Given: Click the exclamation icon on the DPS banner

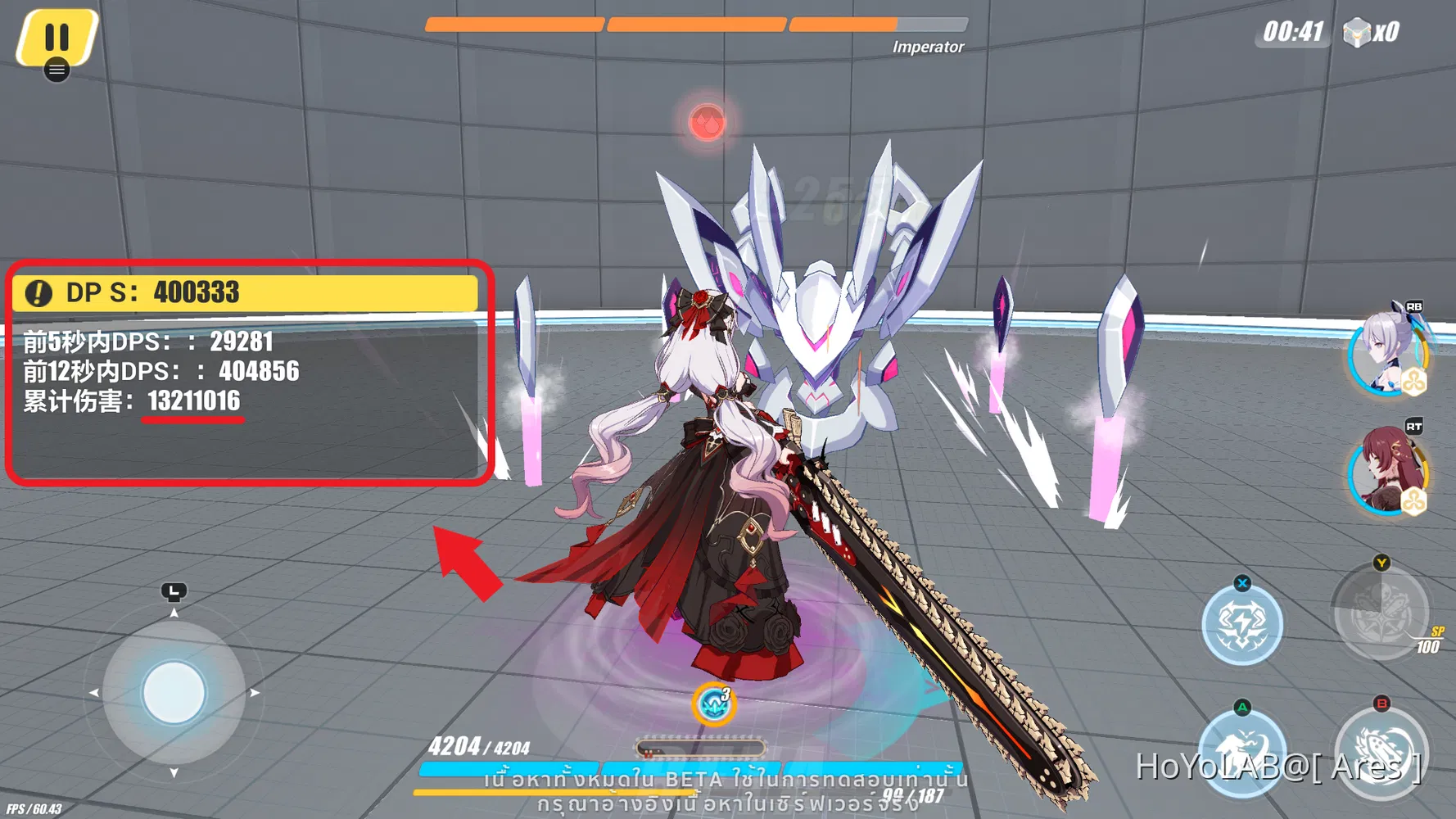Looking at the screenshot, I should (x=37, y=292).
